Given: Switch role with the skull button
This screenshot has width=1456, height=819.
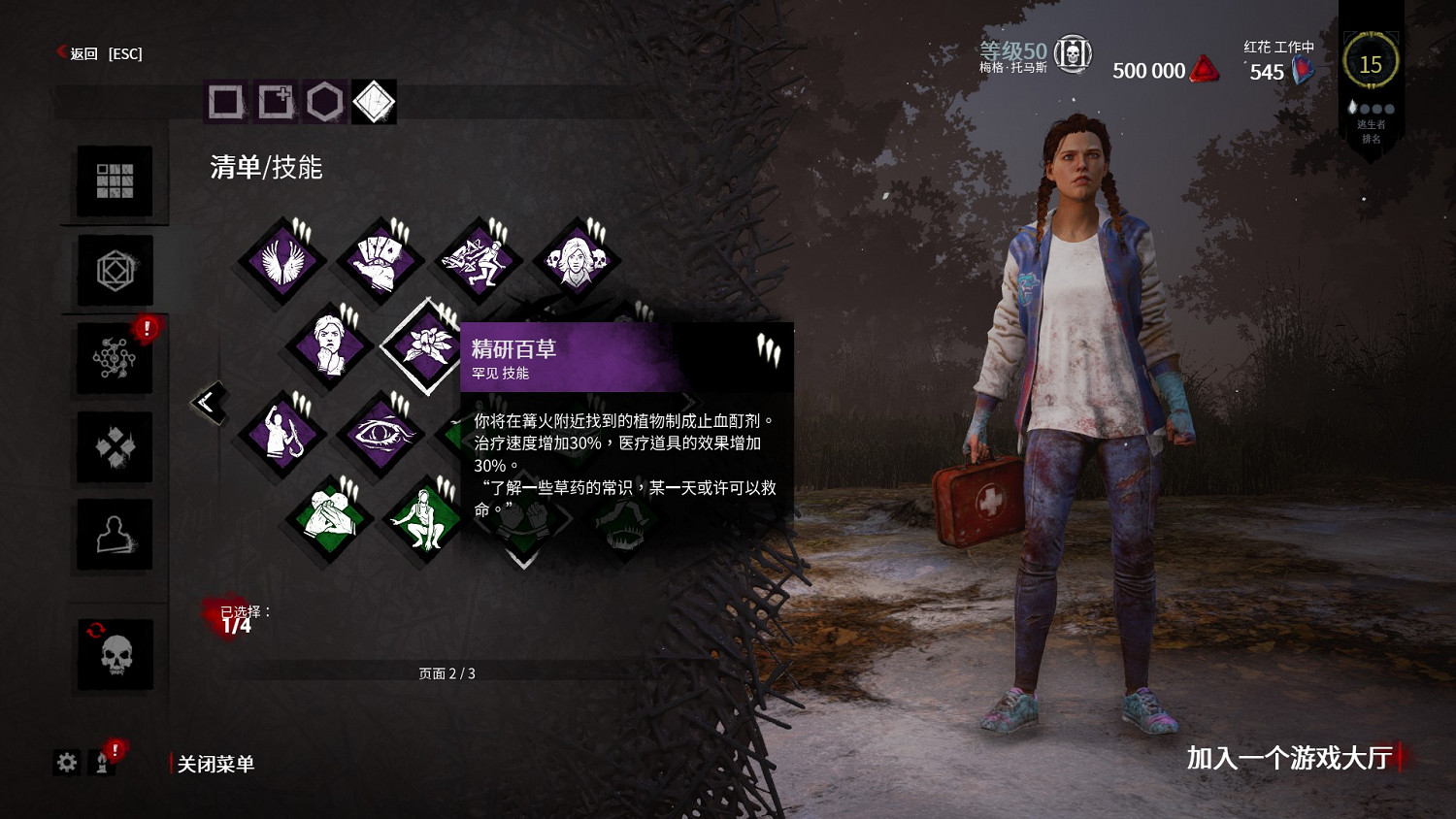Looking at the screenshot, I should point(115,655).
